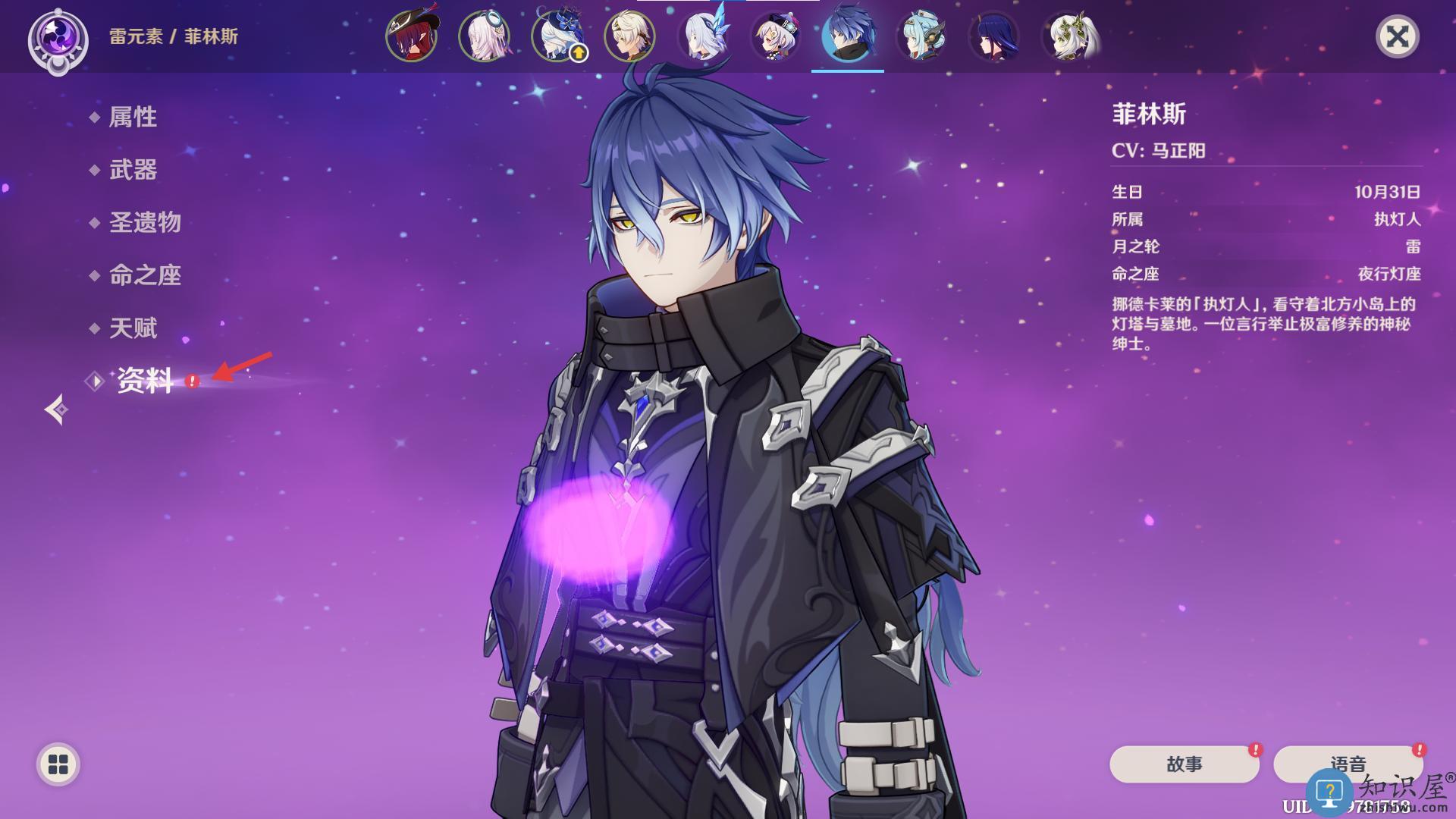Open the 语音 (Voice-over) button

tap(1348, 764)
